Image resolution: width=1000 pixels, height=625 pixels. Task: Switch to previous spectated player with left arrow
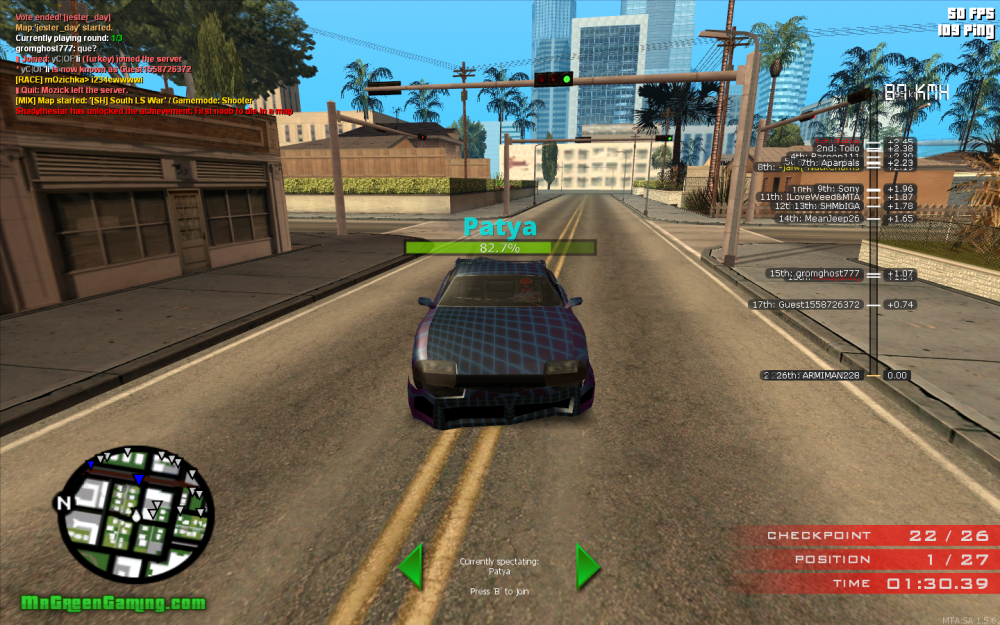(x=410, y=566)
